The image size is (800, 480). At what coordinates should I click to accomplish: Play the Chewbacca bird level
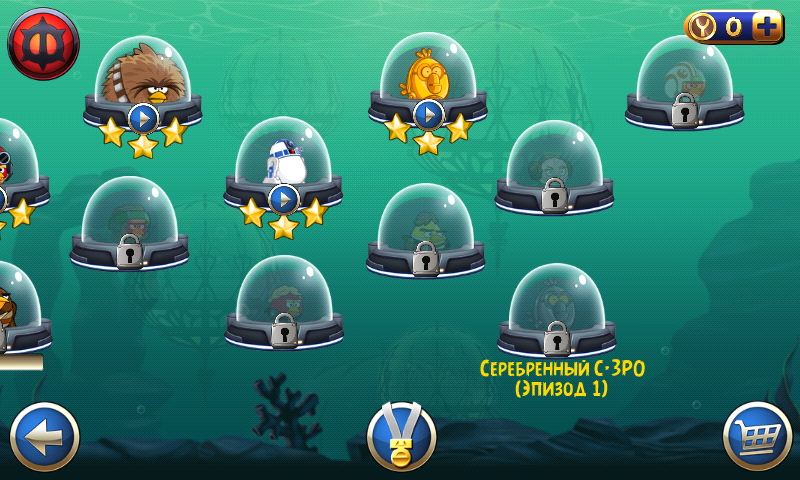(143, 117)
